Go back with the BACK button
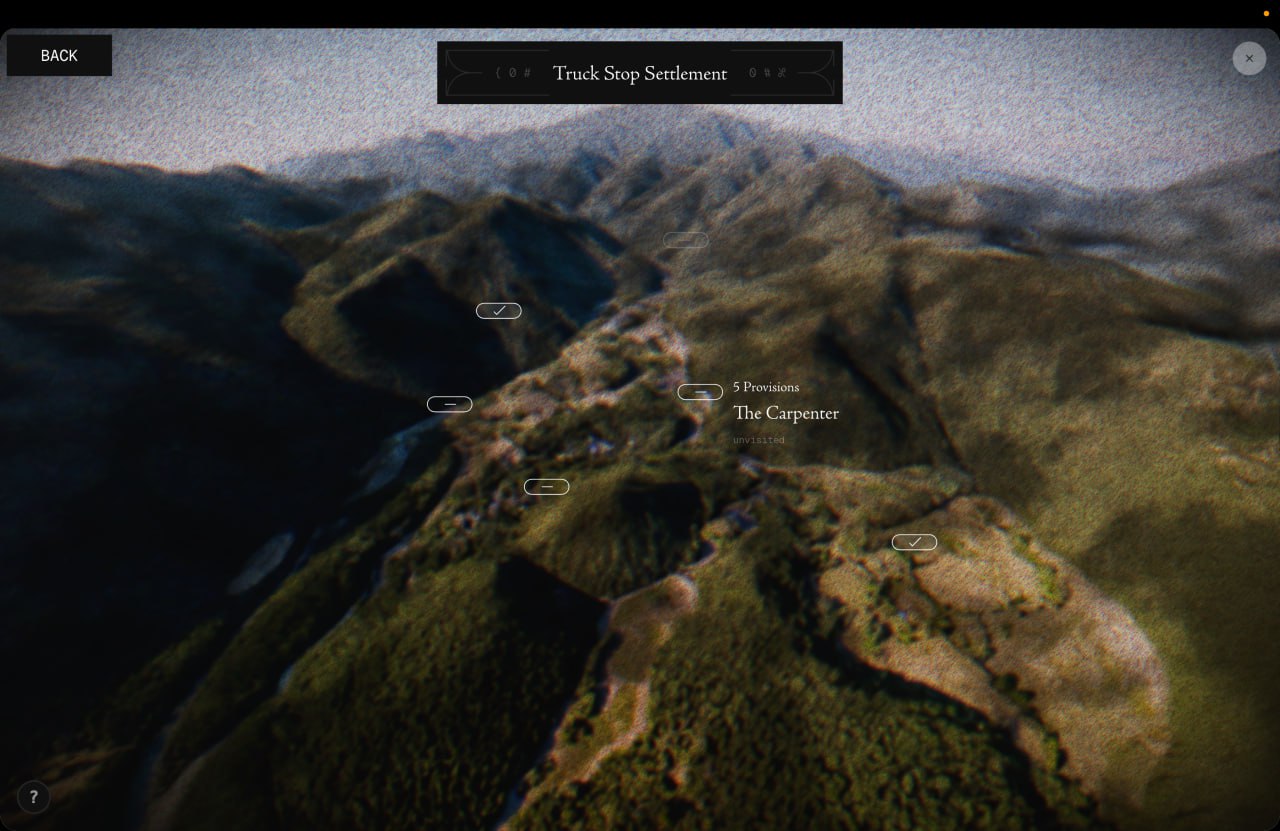The width and height of the screenshot is (1280, 831). [59, 56]
